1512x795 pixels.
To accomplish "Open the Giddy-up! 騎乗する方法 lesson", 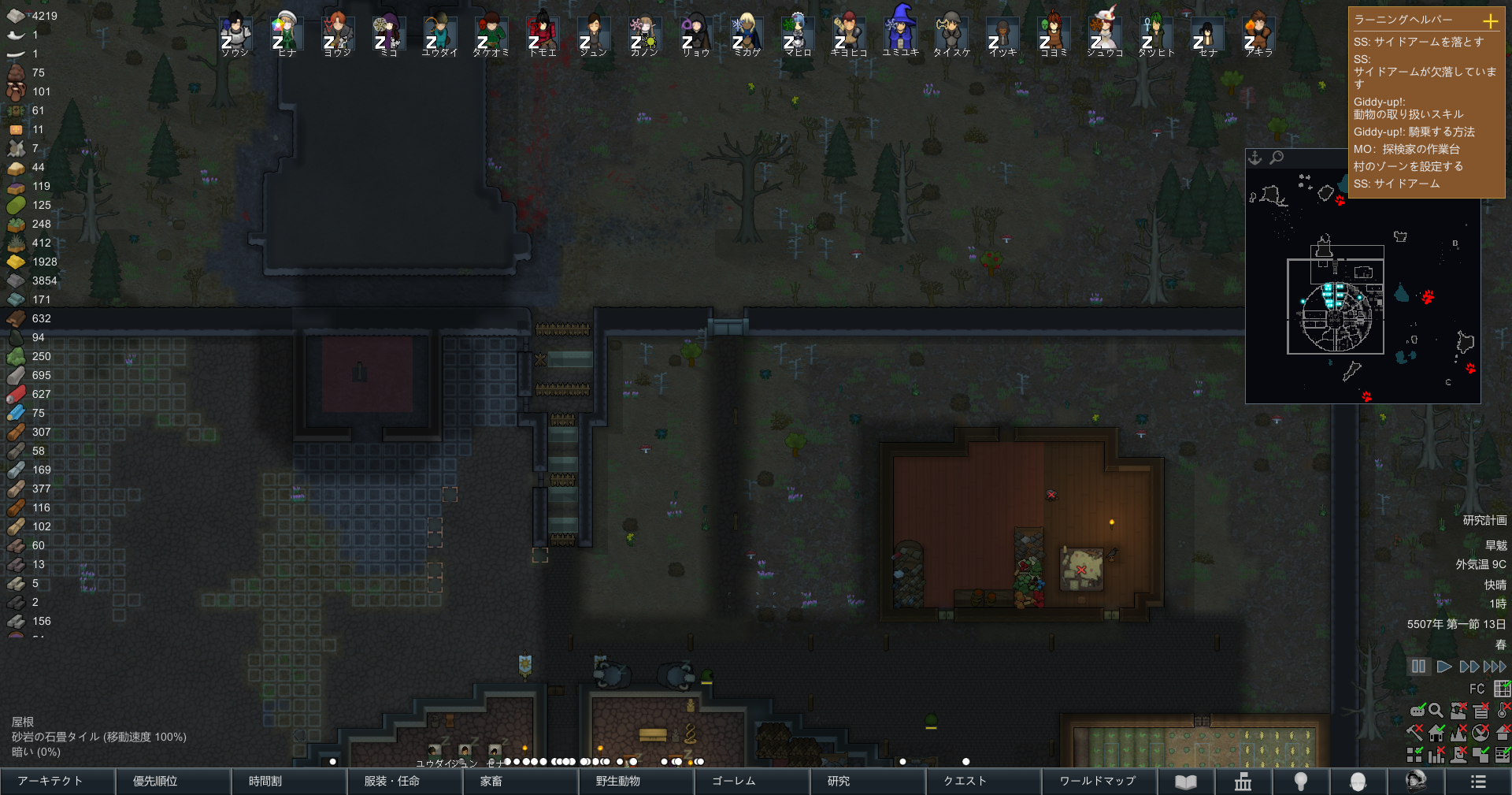I will [x=1414, y=132].
